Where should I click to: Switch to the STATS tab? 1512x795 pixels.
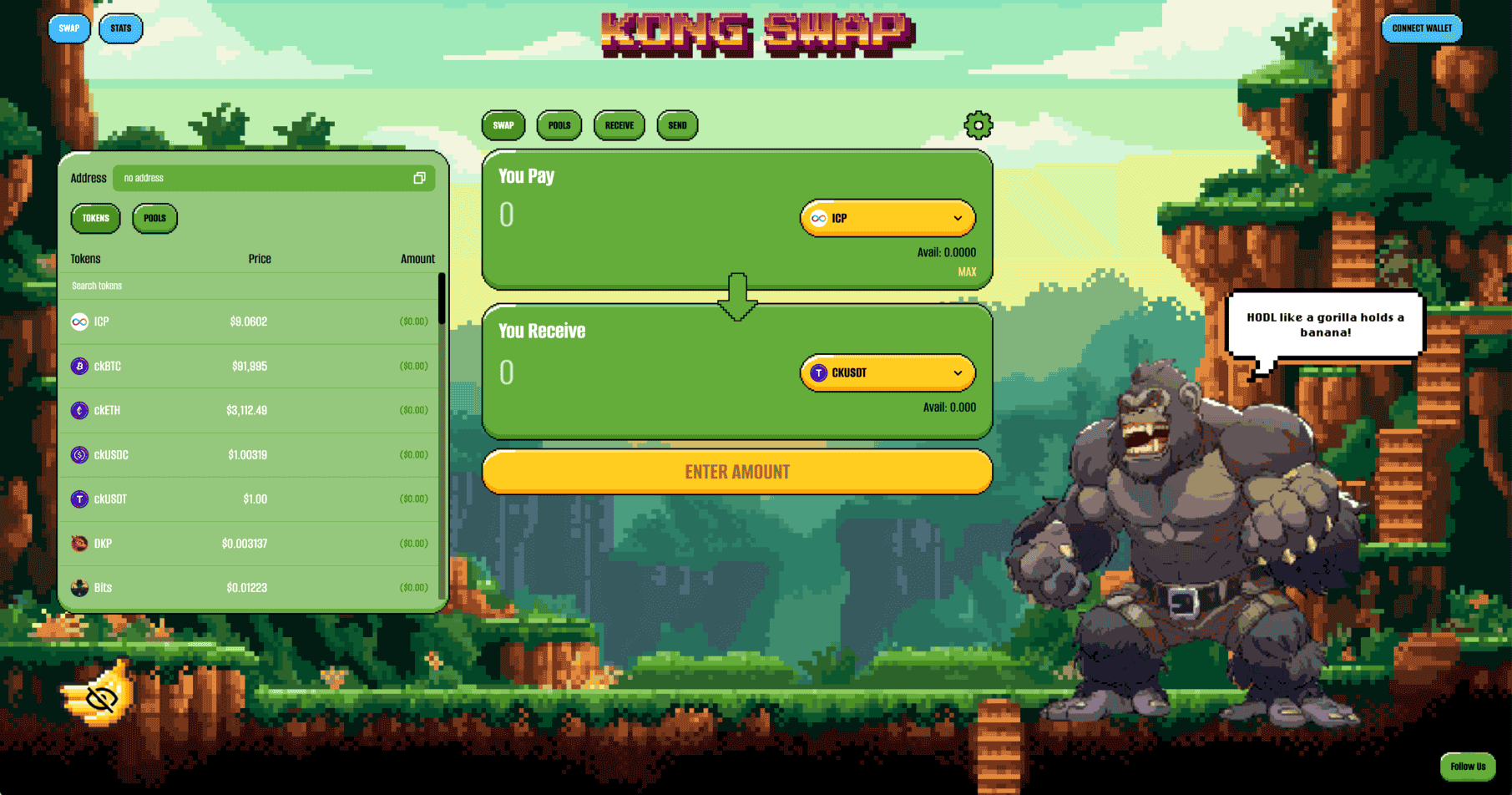pyautogui.click(x=120, y=28)
